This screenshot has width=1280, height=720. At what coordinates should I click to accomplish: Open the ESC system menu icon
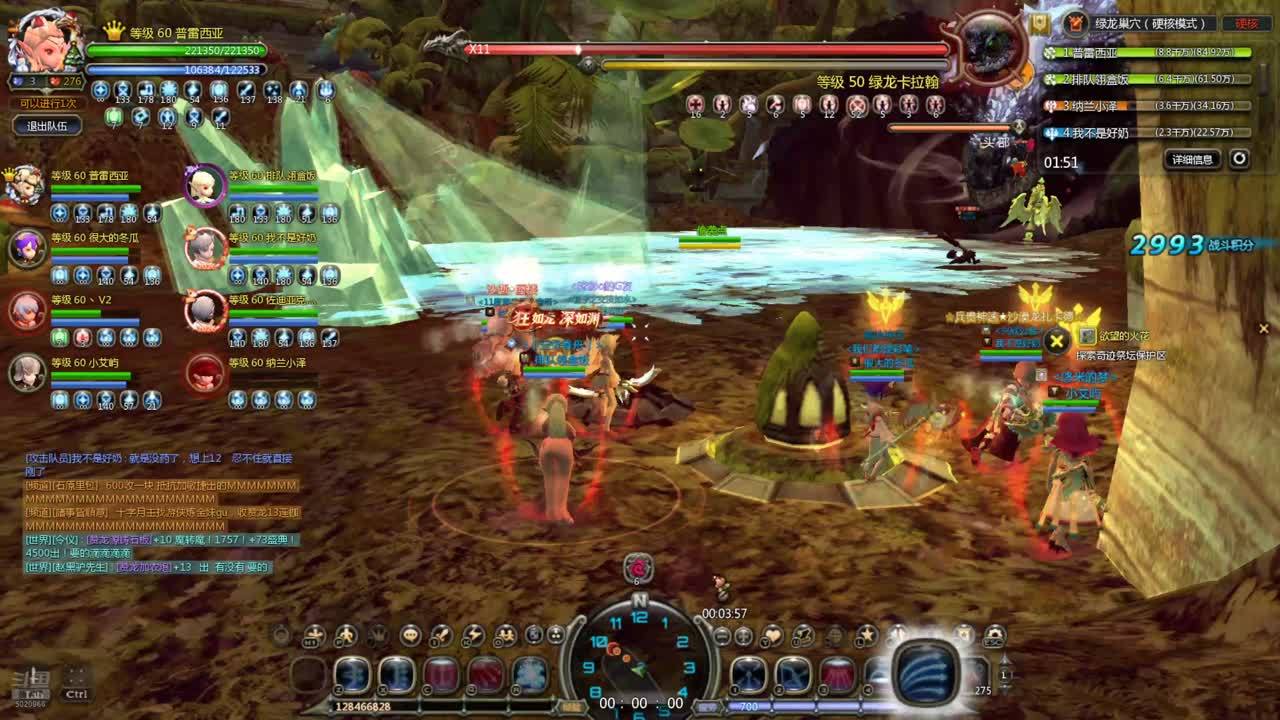[994, 635]
